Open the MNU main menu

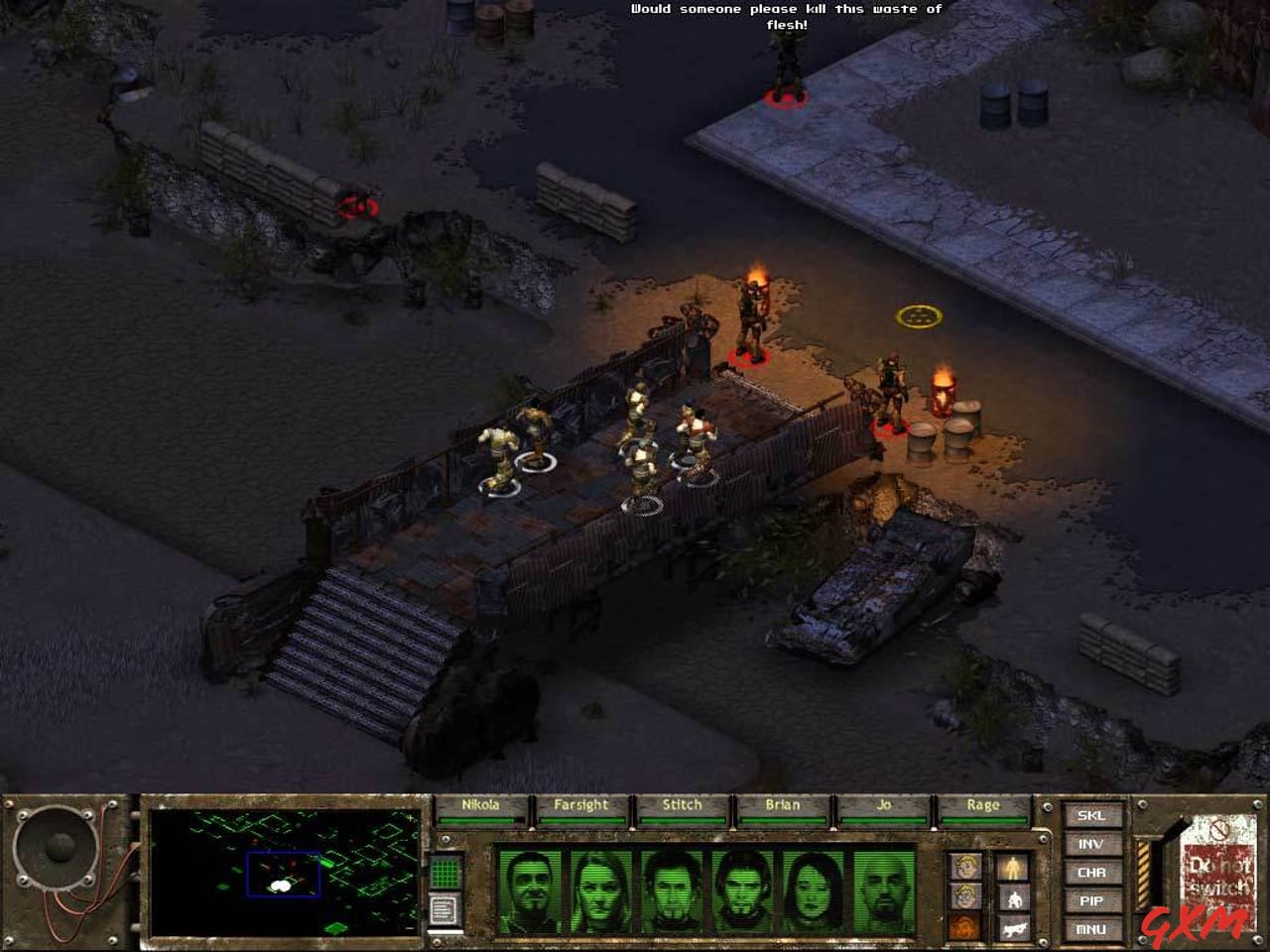pyautogui.click(x=1091, y=929)
